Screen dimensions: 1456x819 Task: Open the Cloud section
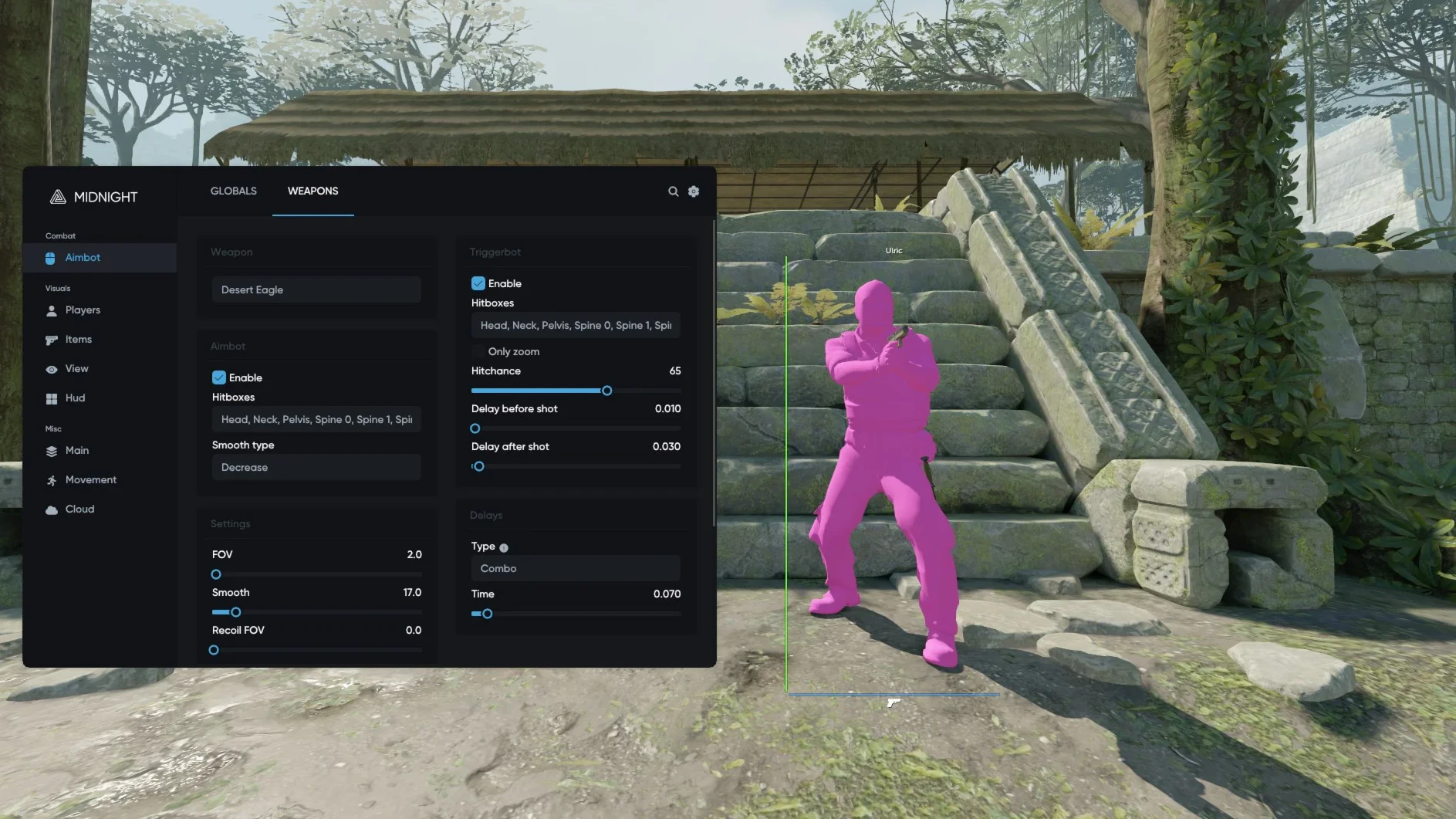tap(79, 509)
